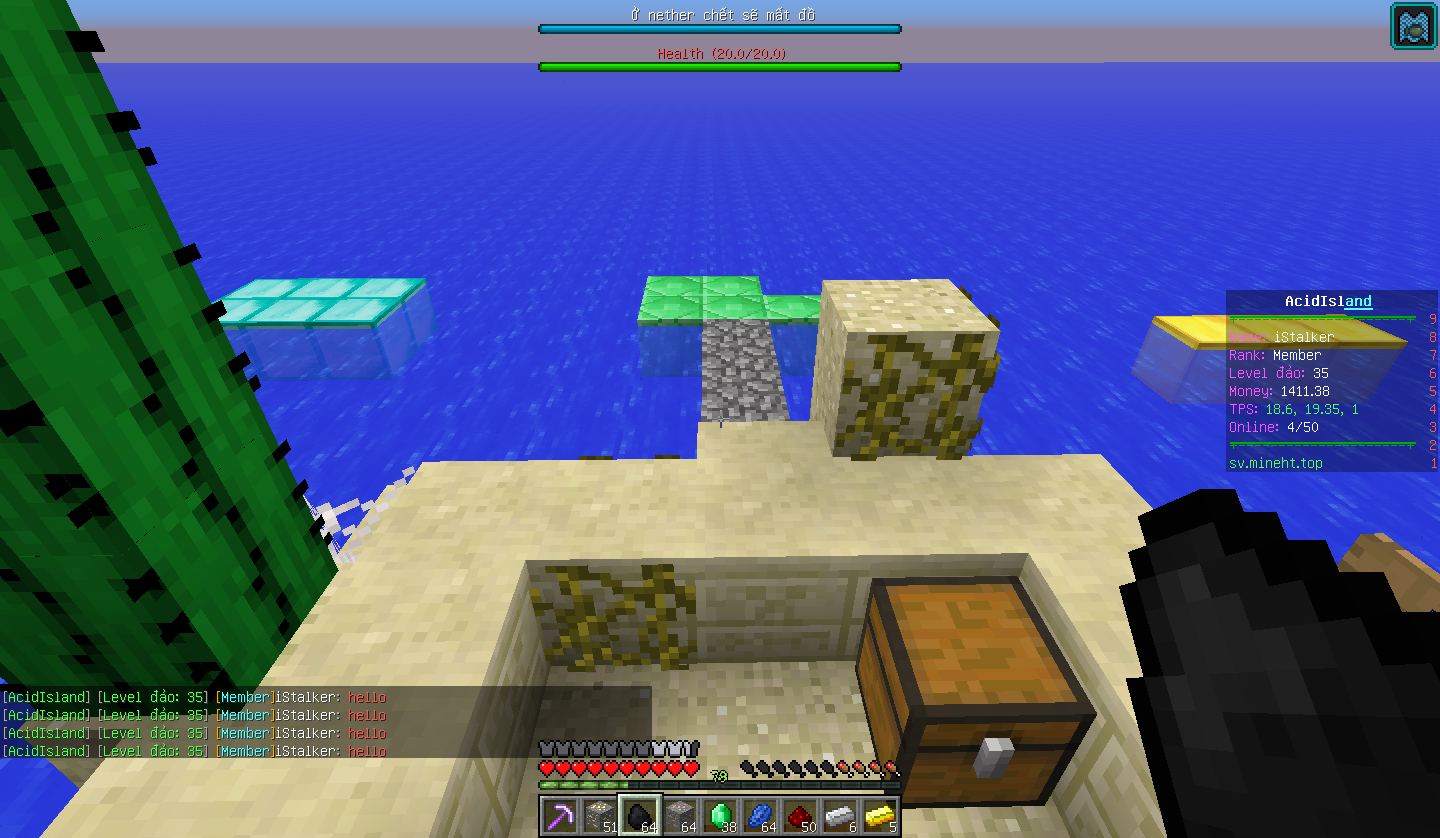Click the water breathing status effect icon

(1413, 26)
